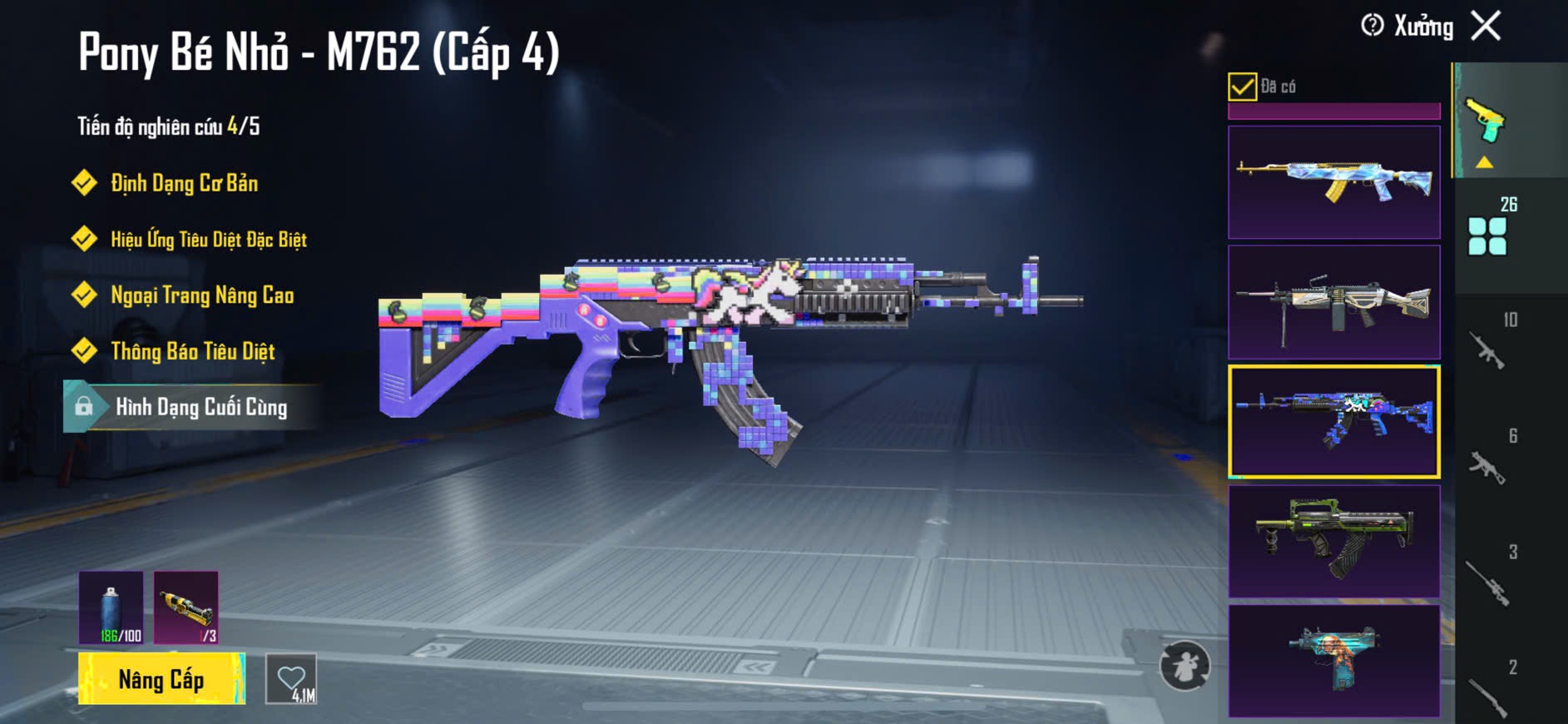This screenshot has width=1568, height=724.
Task: Select the Pony M762 skin thumbnail
Action: pos(1333,421)
